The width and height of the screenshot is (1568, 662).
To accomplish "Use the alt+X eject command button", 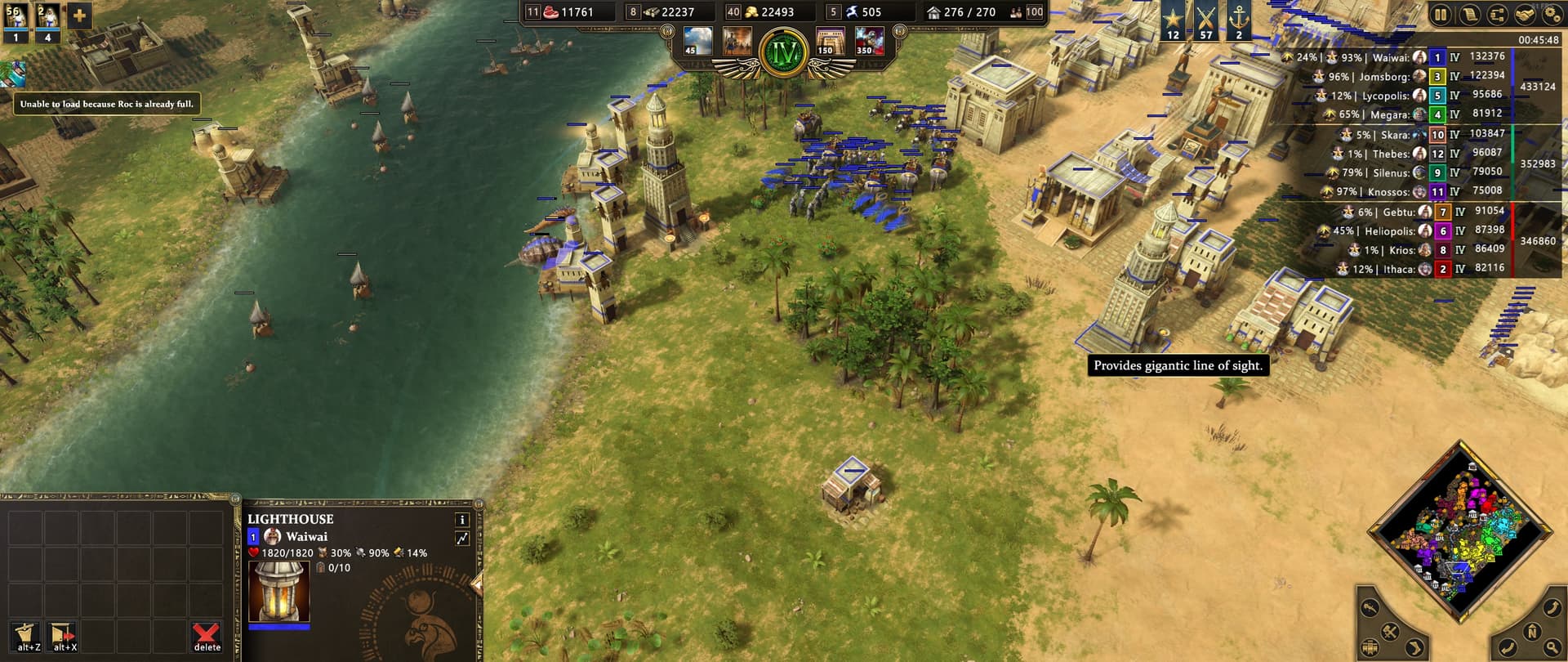I will [x=63, y=637].
